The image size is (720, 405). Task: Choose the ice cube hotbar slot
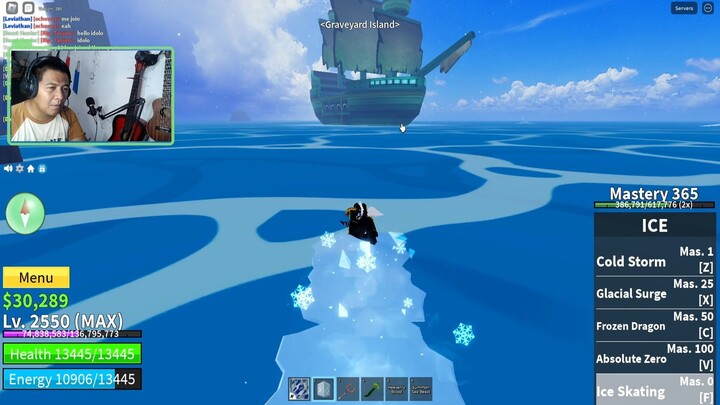tap(323, 389)
